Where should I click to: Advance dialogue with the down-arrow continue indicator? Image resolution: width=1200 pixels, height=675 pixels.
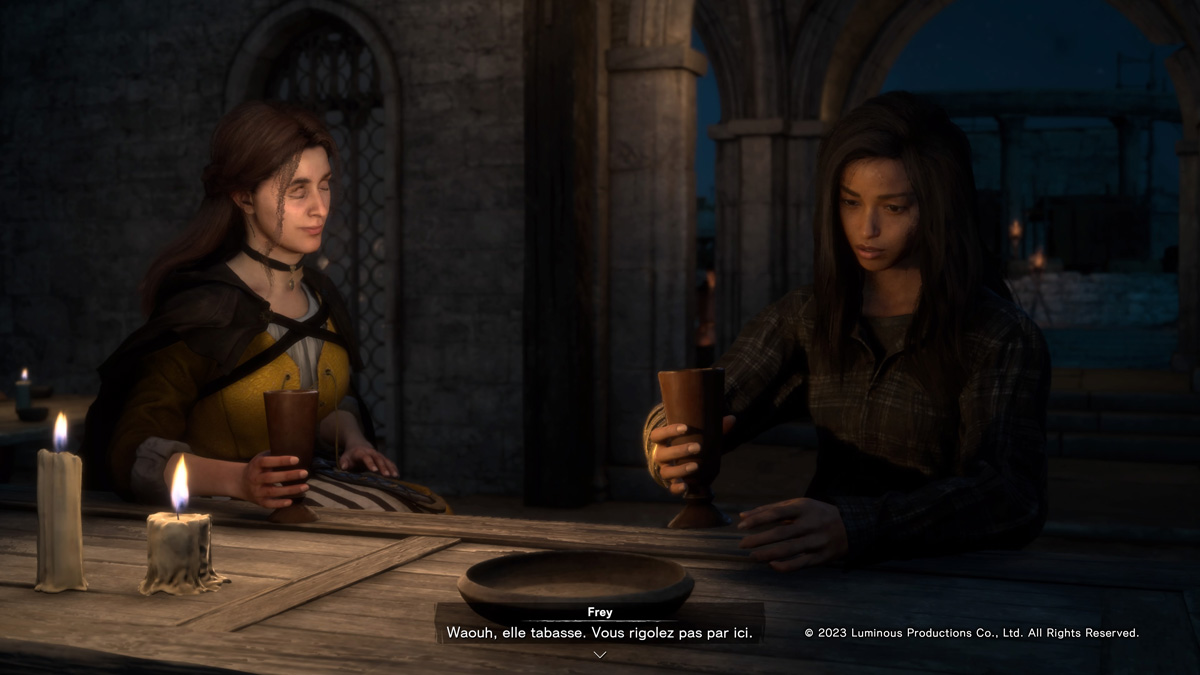click(x=600, y=655)
